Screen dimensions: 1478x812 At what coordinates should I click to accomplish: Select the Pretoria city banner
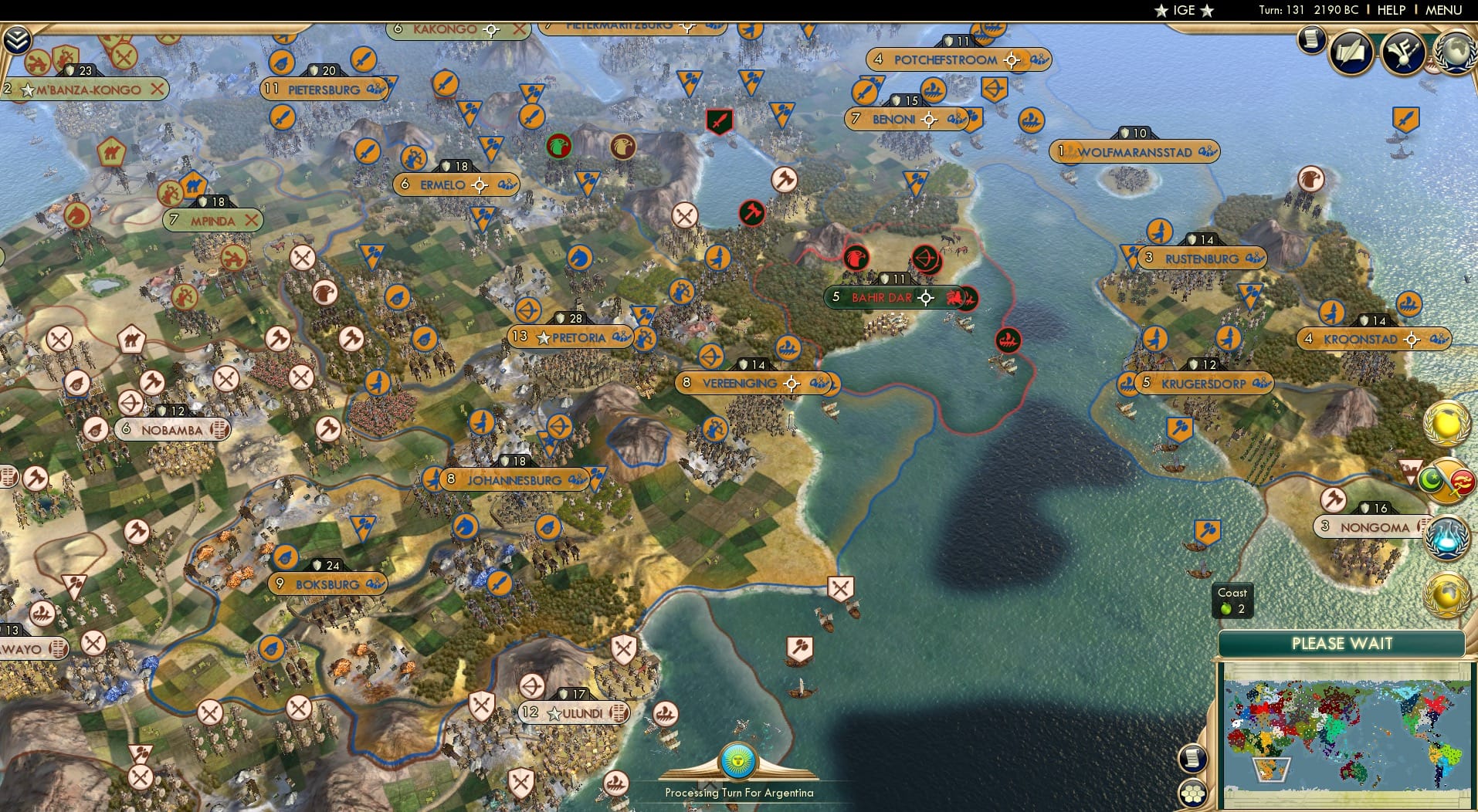[x=575, y=337]
